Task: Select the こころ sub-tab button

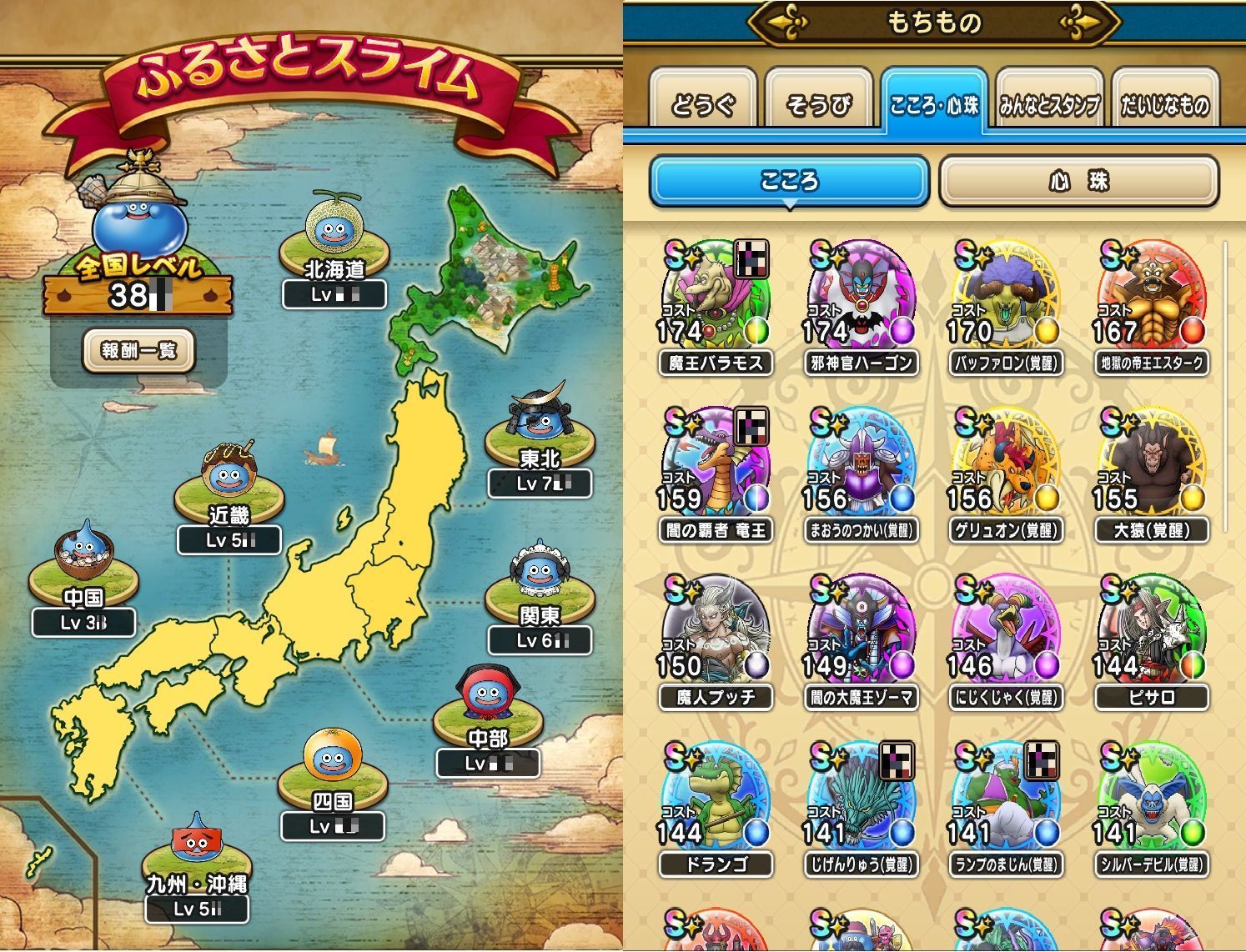Action: pyautogui.click(x=788, y=181)
